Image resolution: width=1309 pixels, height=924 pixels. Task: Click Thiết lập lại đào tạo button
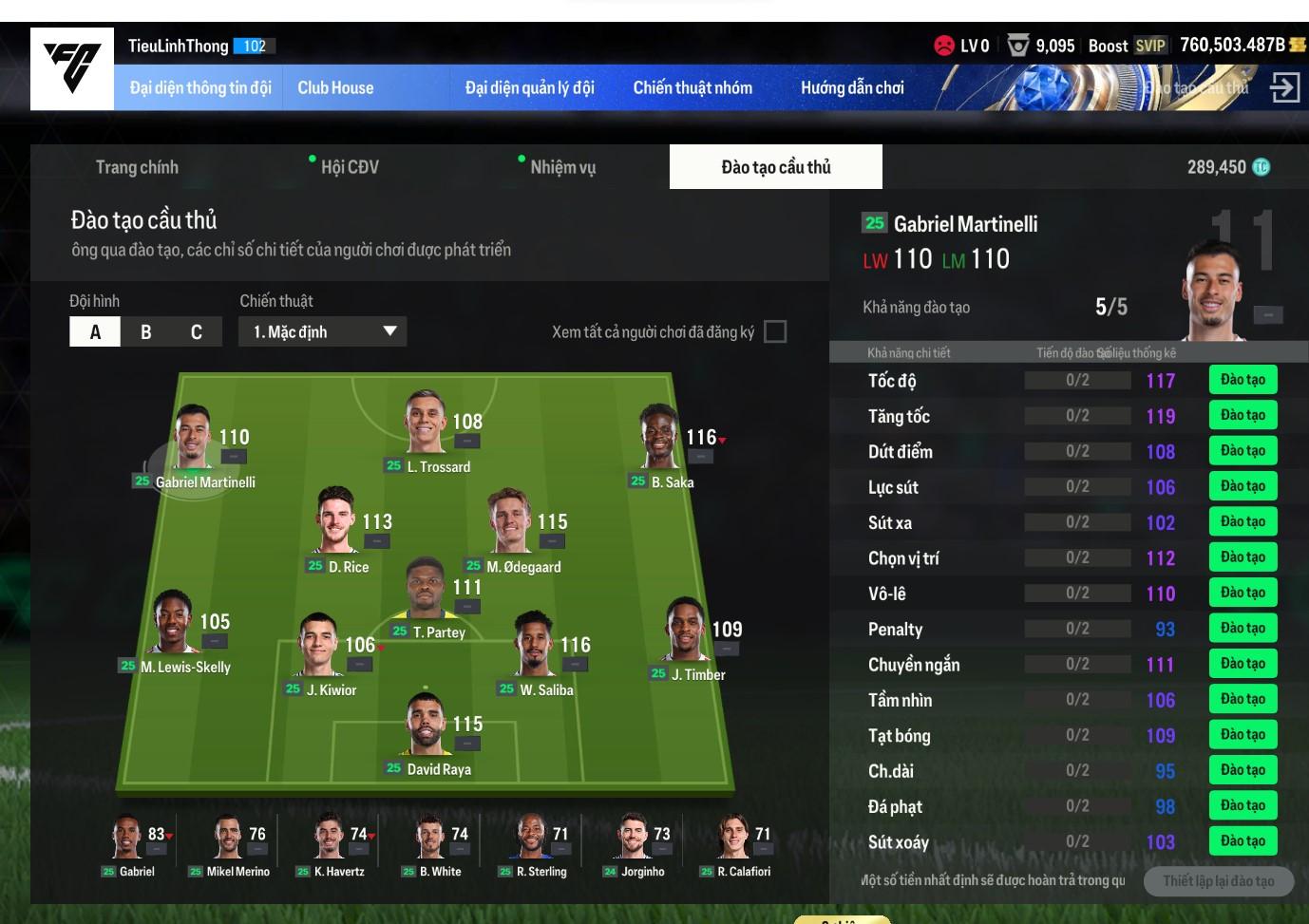[1218, 881]
